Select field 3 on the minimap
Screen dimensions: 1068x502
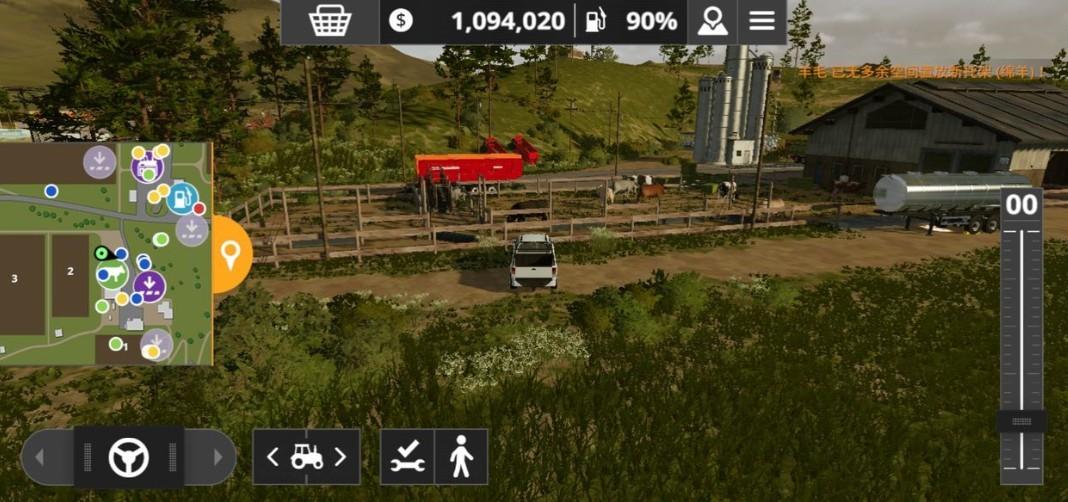15,279
